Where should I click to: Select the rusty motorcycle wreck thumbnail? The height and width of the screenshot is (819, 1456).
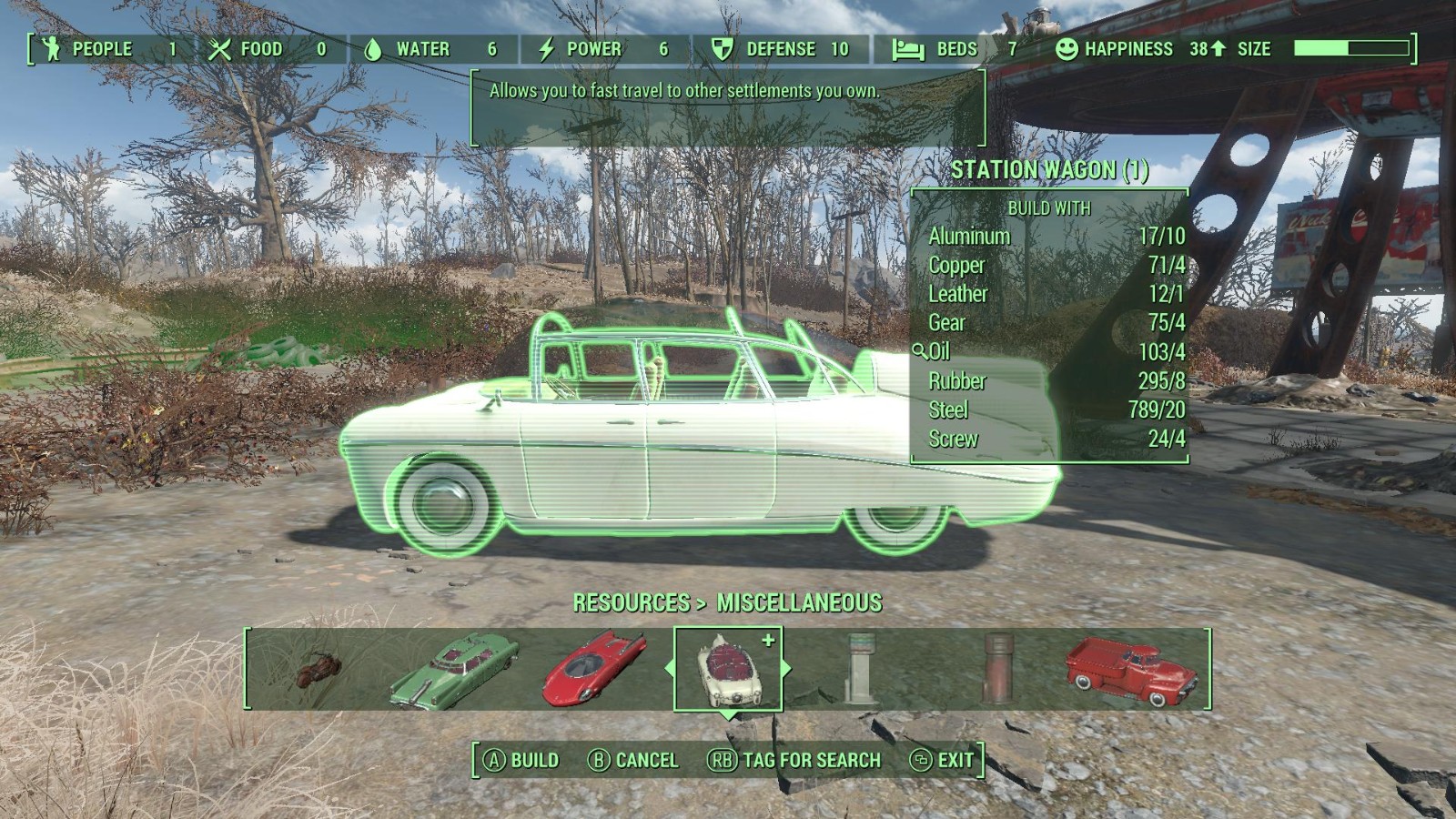point(318,671)
